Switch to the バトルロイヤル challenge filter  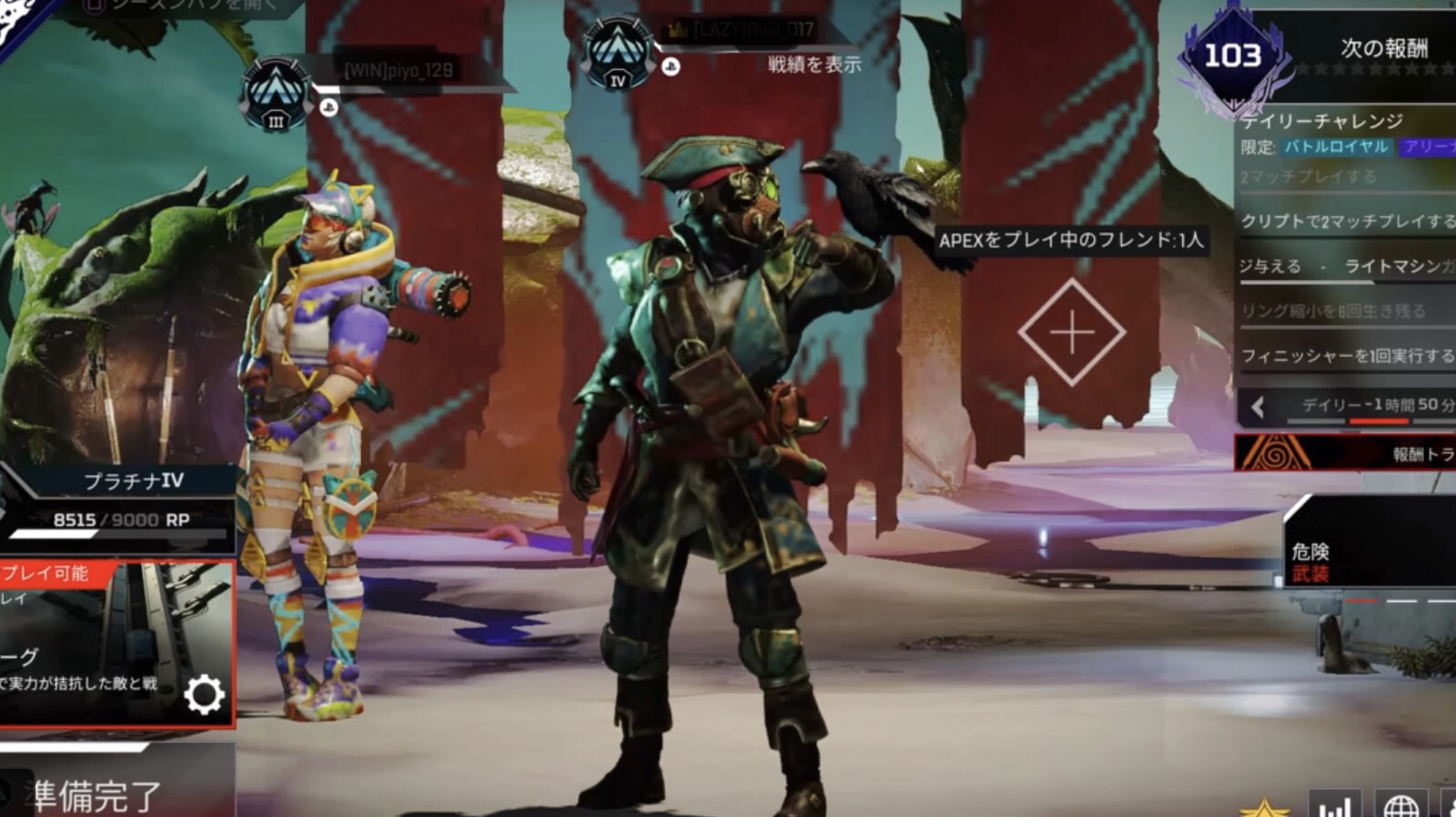pyautogui.click(x=1336, y=146)
